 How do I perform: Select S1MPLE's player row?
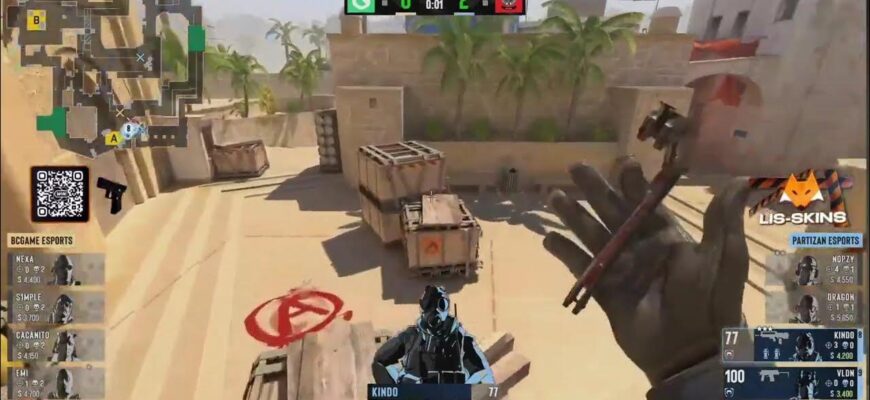56,307
